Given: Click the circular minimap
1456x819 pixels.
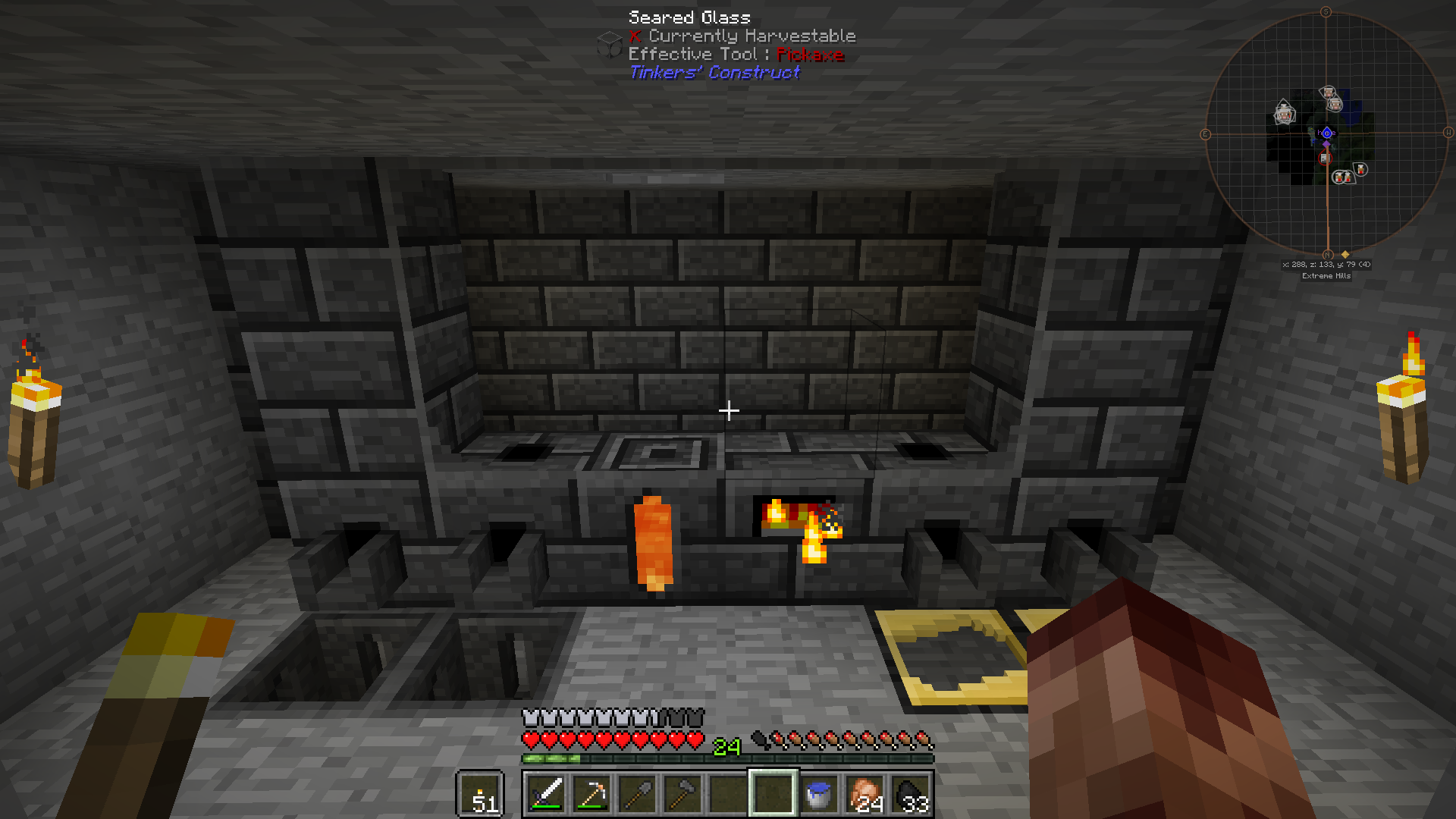Looking at the screenshot, I should [1326, 134].
